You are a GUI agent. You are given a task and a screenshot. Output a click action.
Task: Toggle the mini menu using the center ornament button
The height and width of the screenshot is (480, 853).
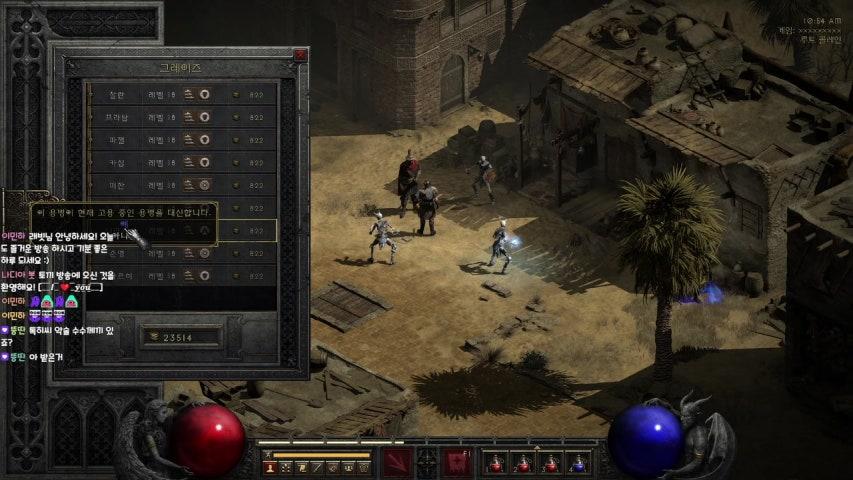click(427, 461)
